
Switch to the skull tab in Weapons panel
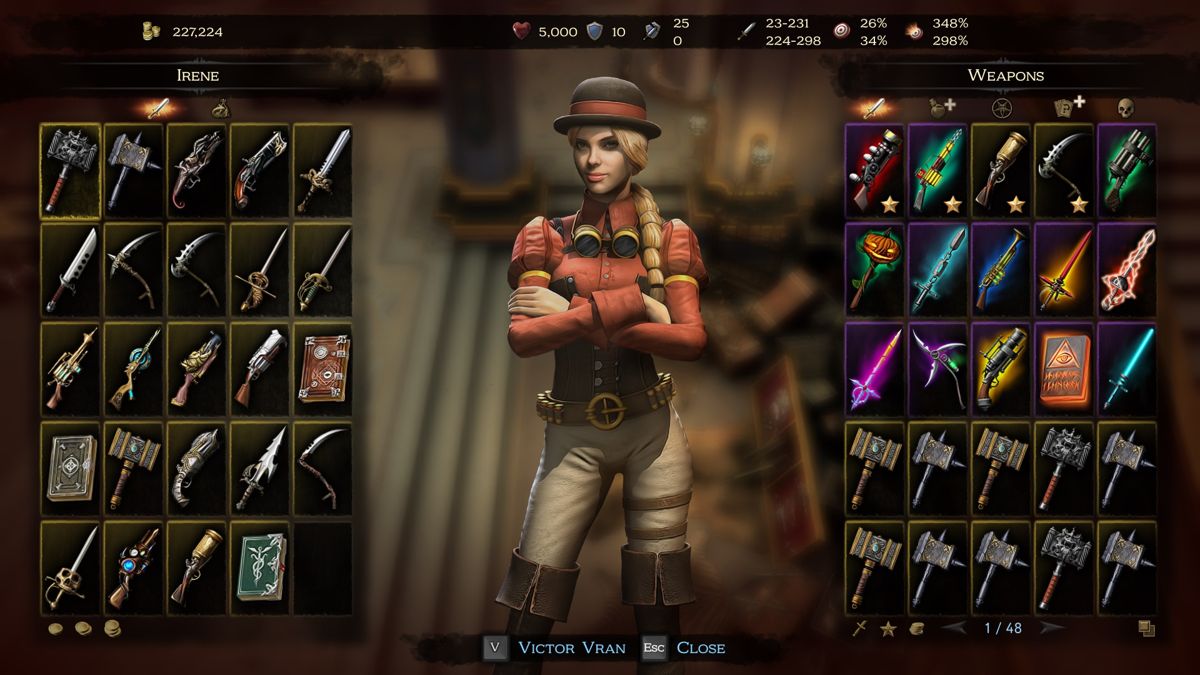1124,106
